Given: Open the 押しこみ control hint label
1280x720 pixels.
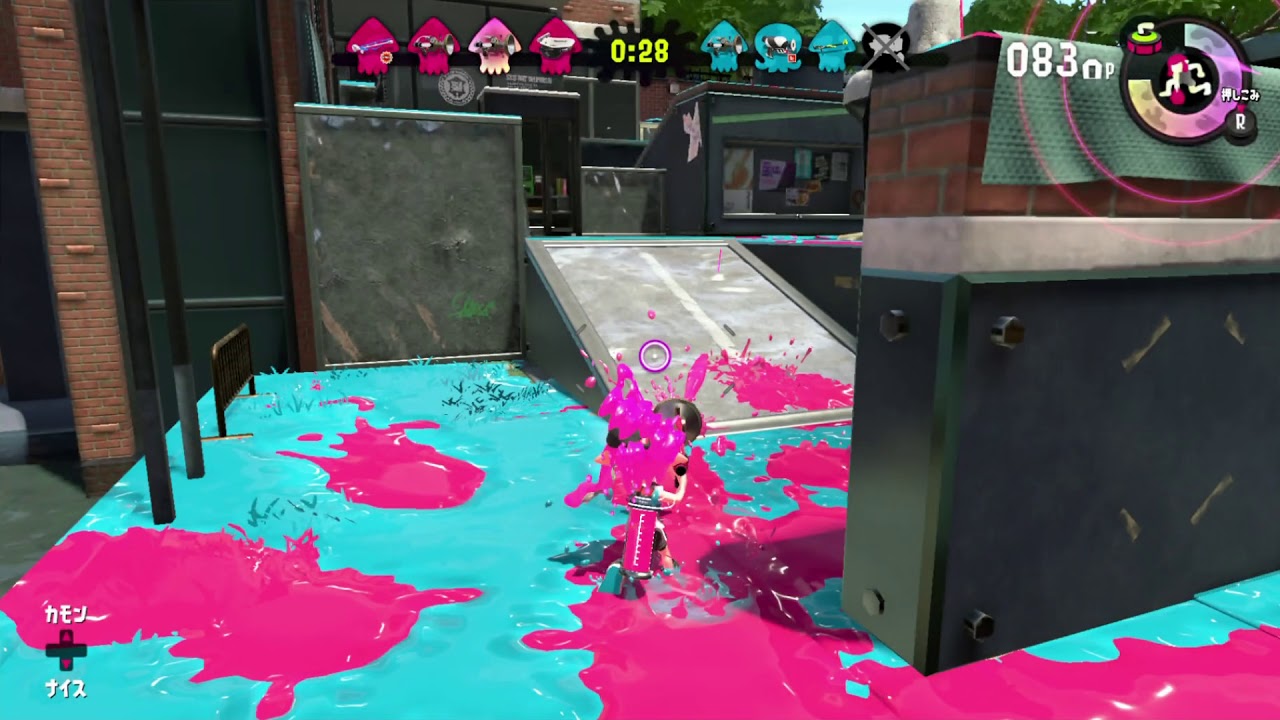Looking at the screenshot, I should [1239, 95].
